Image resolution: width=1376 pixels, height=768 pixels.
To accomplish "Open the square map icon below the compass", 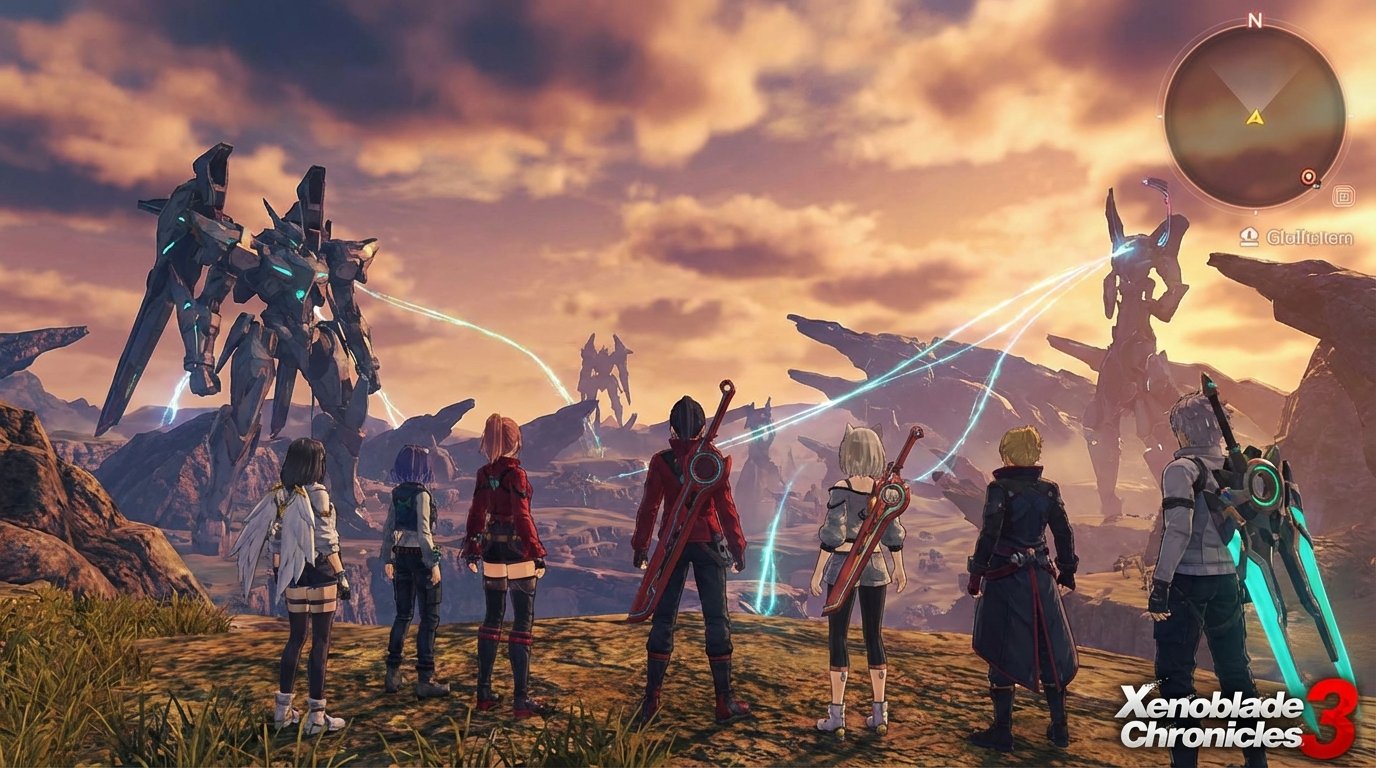I will coord(1344,196).
